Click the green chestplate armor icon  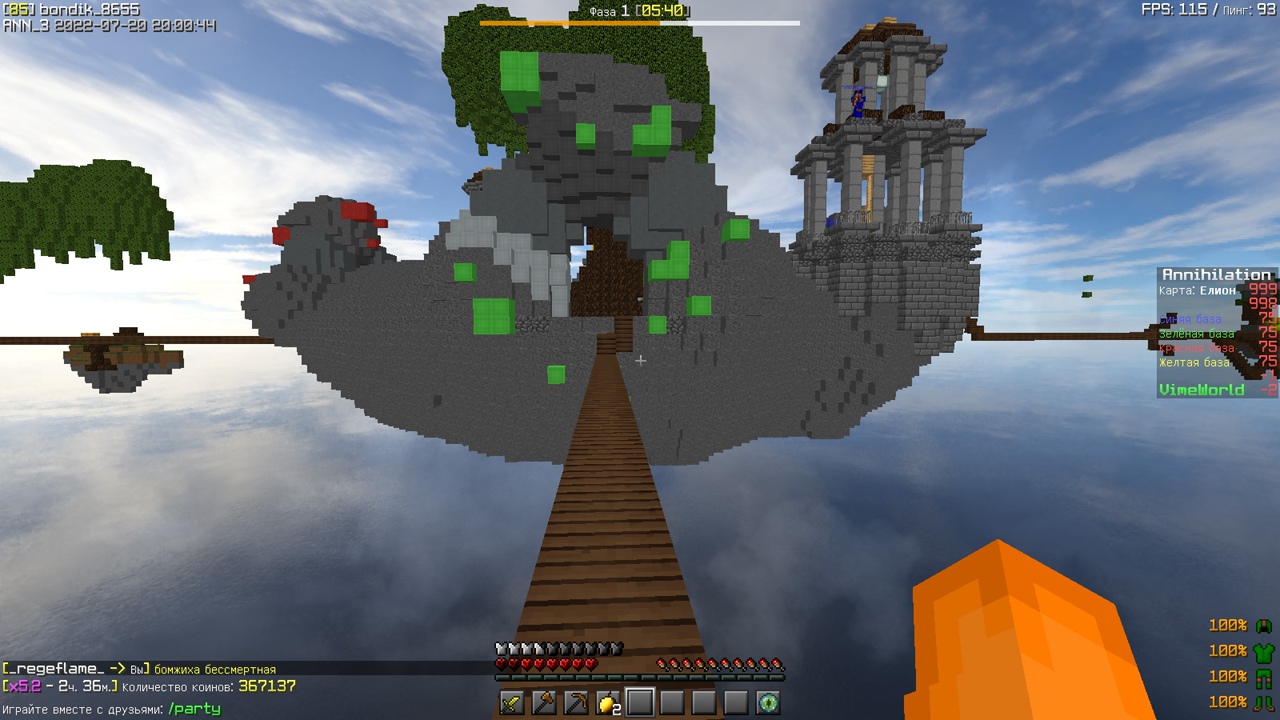pyautogui.click(x=1264, y=651)
